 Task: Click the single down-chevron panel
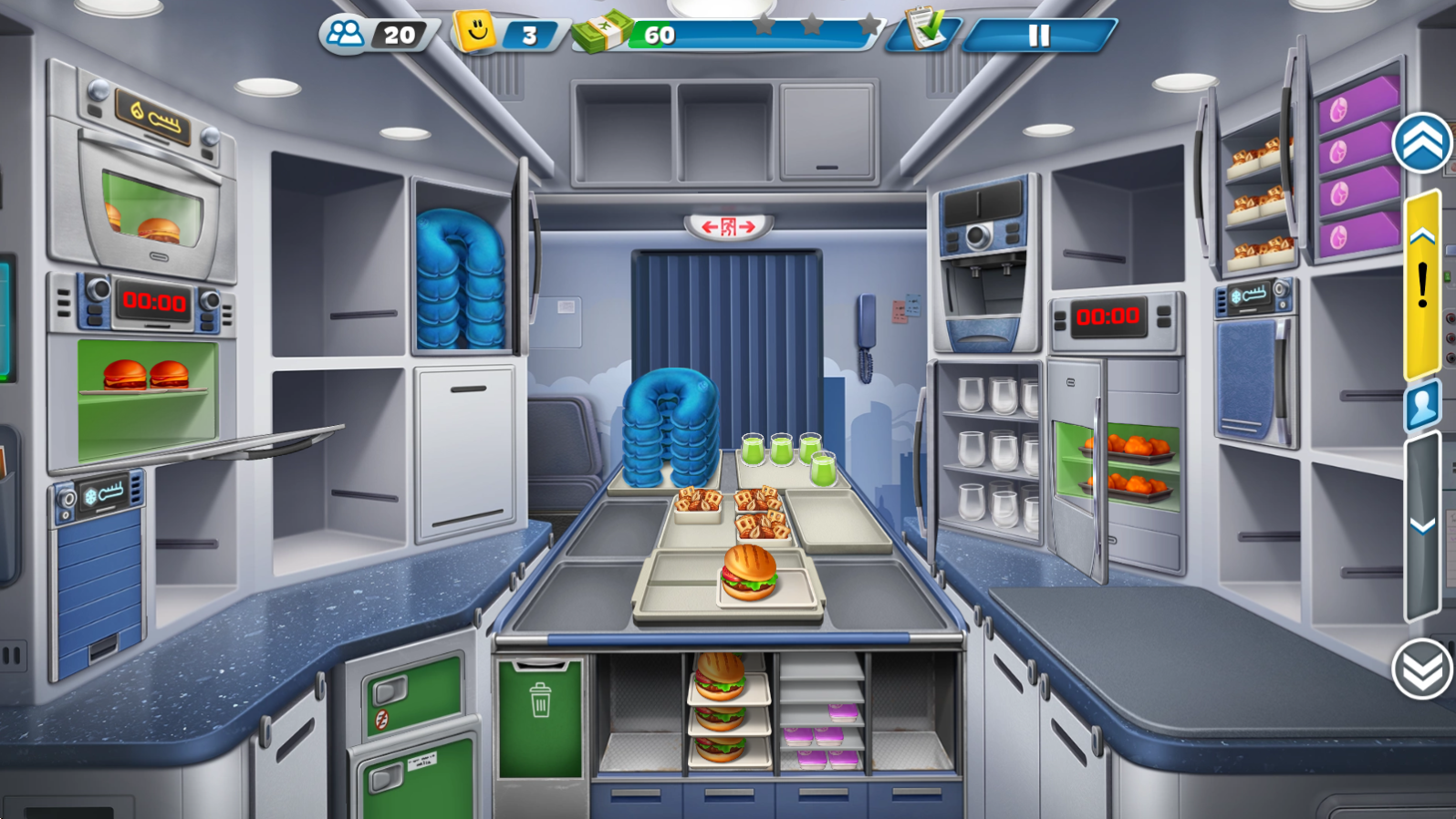[1422, 526]
